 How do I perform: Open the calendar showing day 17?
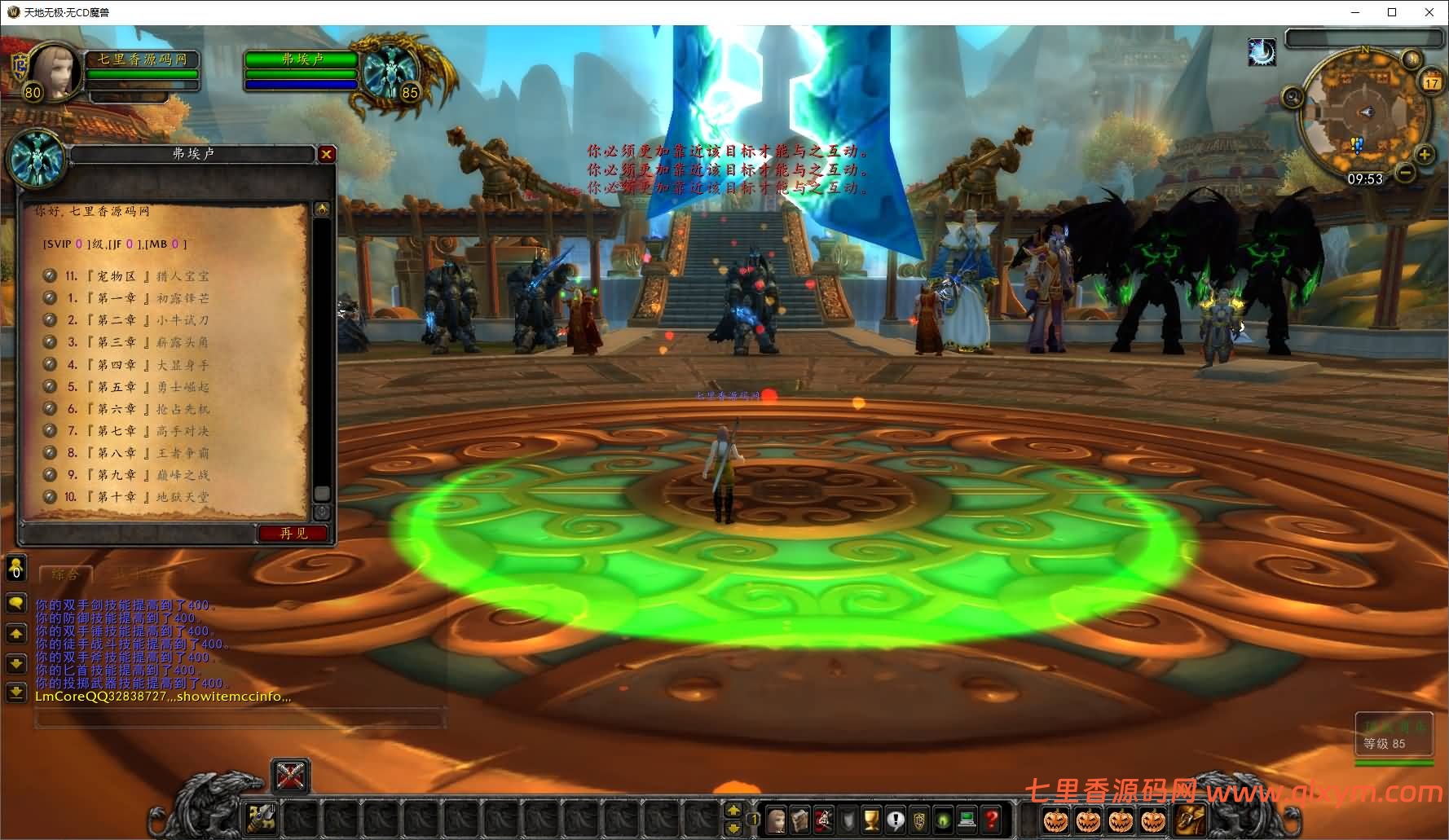pos(1431,82)
